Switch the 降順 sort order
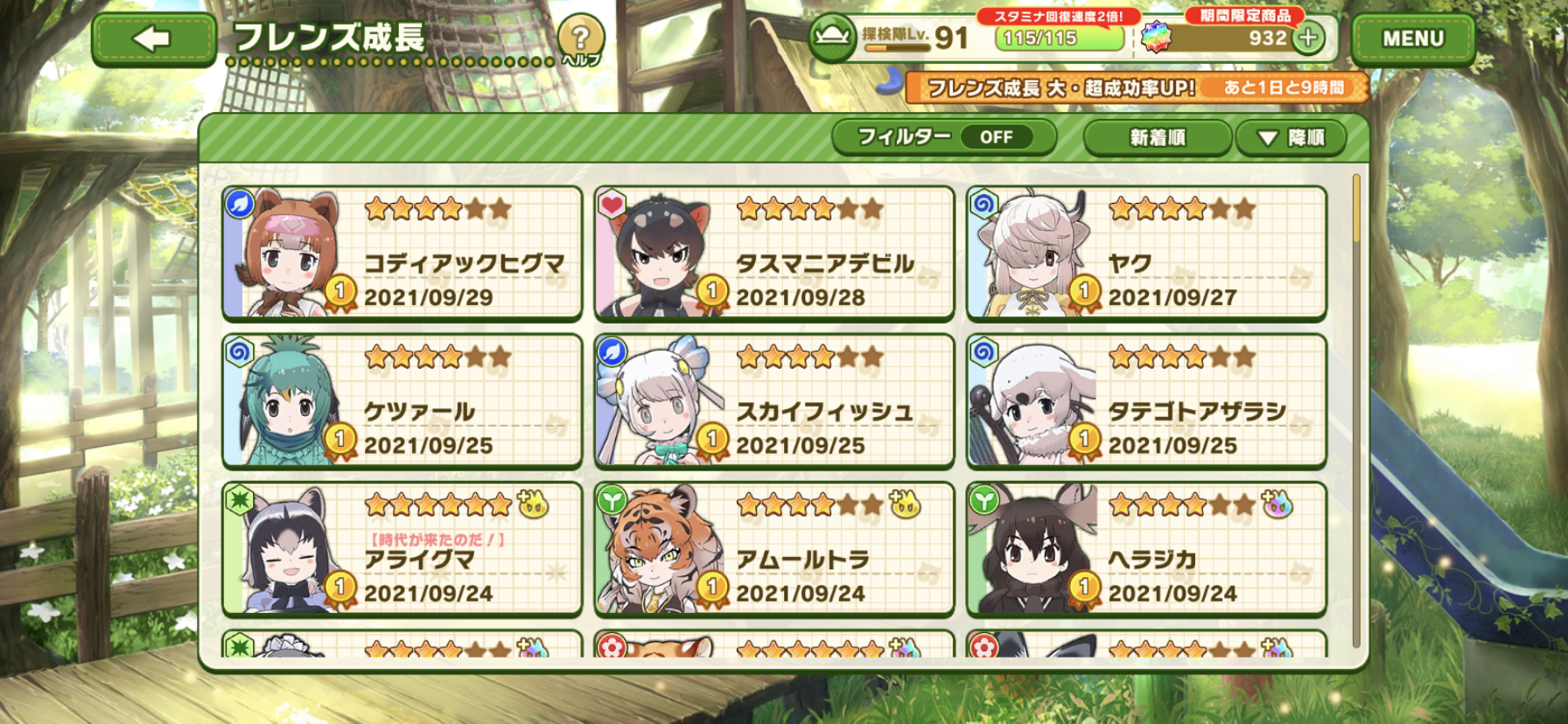Image resolution: width=1568 pixels, height=724 pixels. click(1291, 138)
